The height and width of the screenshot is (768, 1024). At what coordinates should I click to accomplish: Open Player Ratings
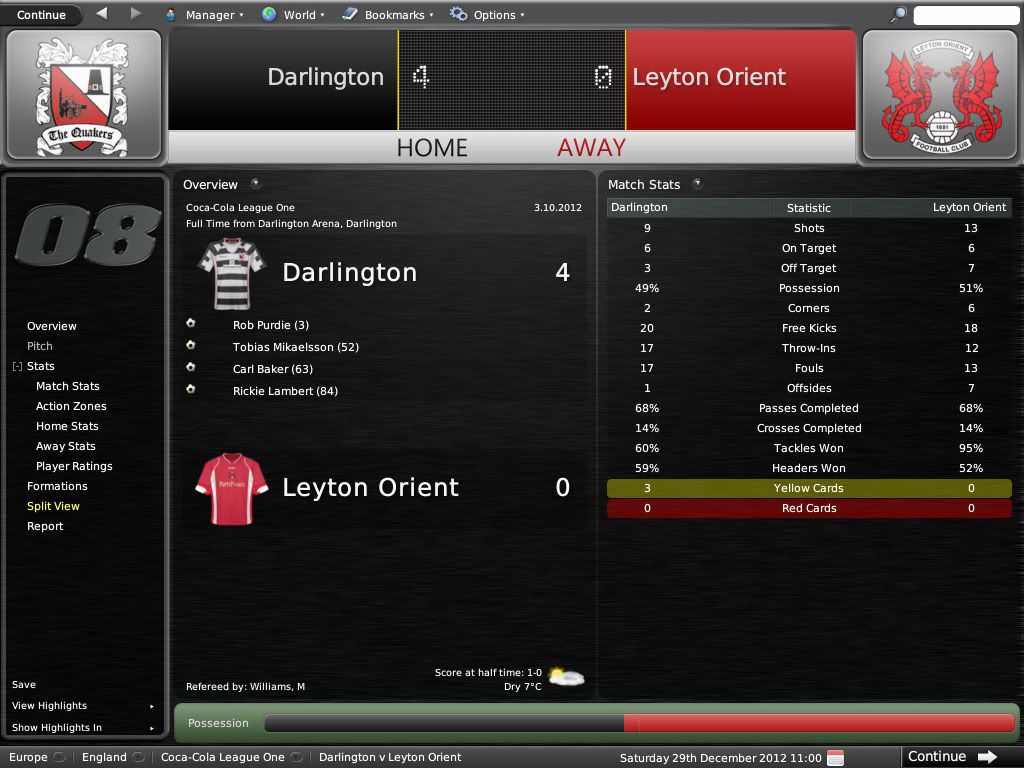point(74,466)
